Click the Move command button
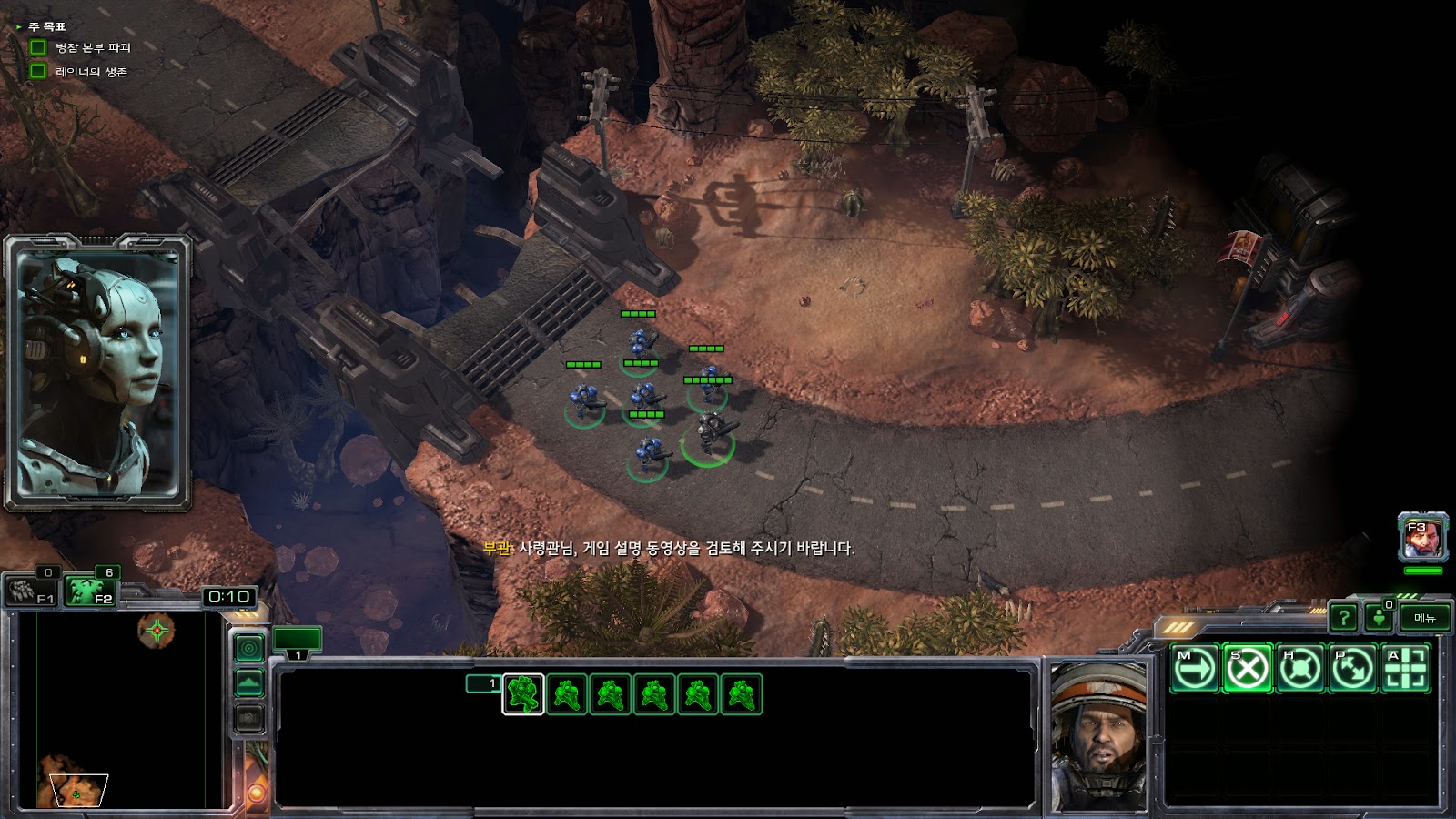Screen dimensions: 1456x819 pyautogui.click(x=1194, y=670)
